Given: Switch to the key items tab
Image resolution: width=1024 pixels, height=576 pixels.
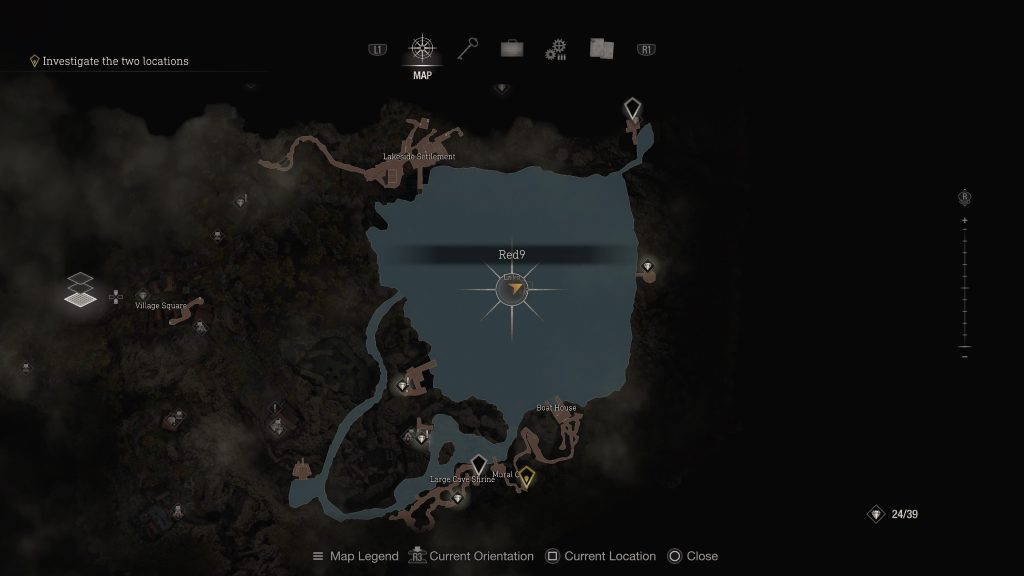Looking at the screenshot, I should [x=468, y=48].
